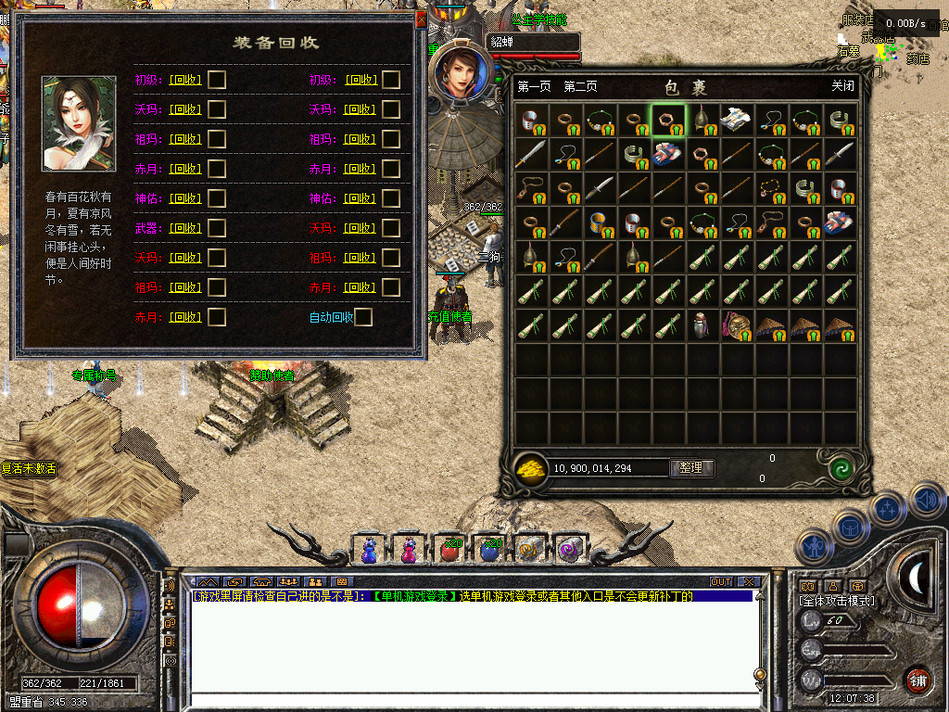Screen dimensions: 949x712
Task: Click the green swirl button in the bag corner
Action: tap(841, 468)
